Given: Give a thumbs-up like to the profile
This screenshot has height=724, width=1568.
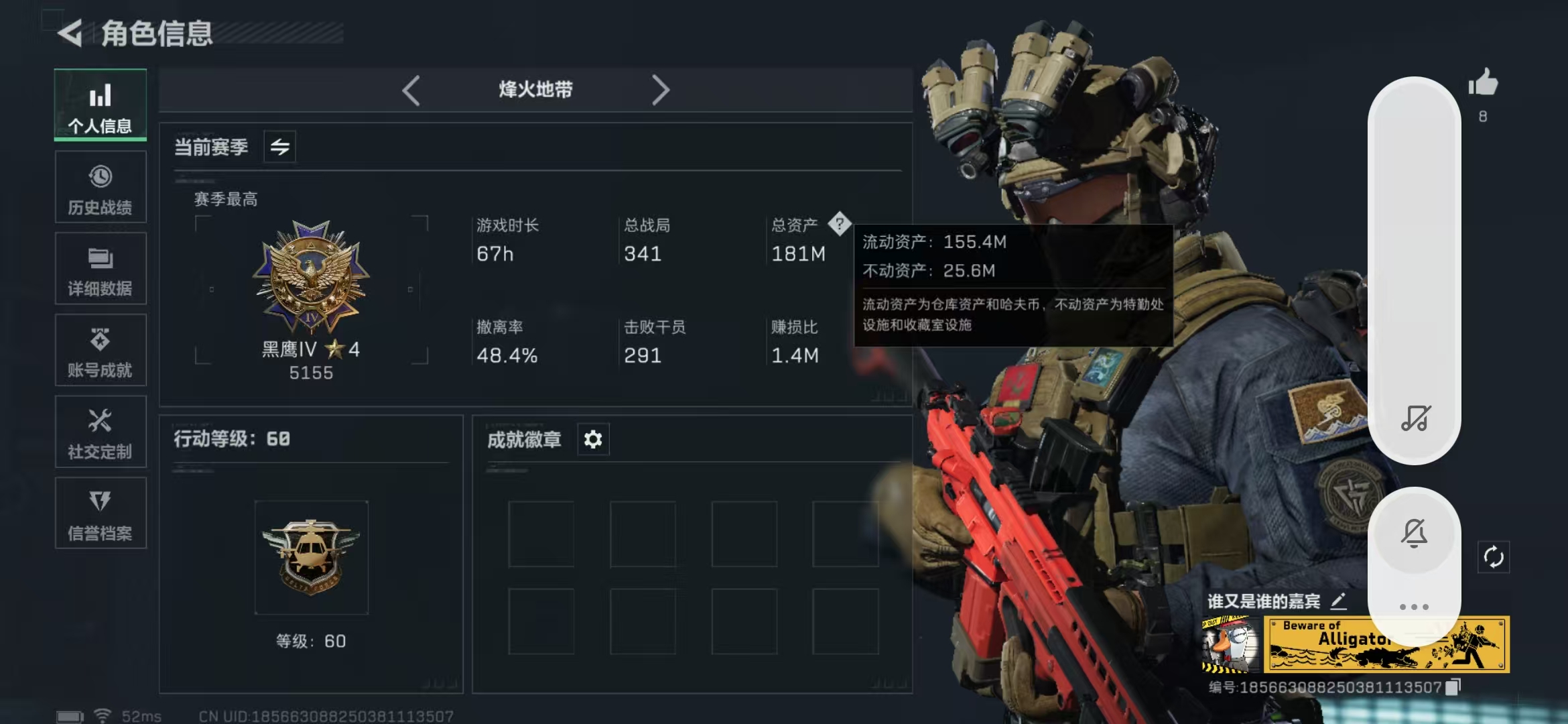Looking at the screenshot, I should tap(1483, 84).
